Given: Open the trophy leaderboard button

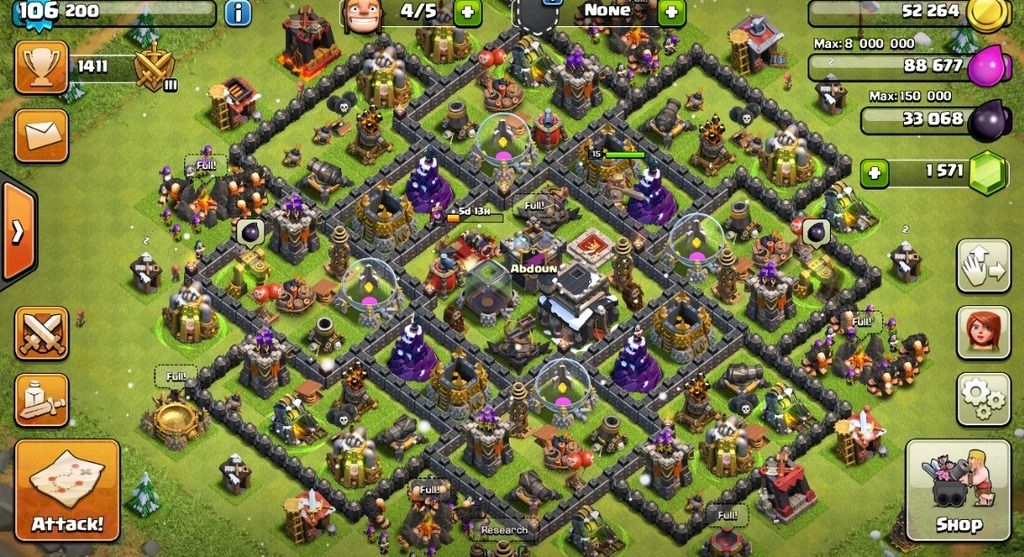Looking at the screenshot, I should 41,68.
